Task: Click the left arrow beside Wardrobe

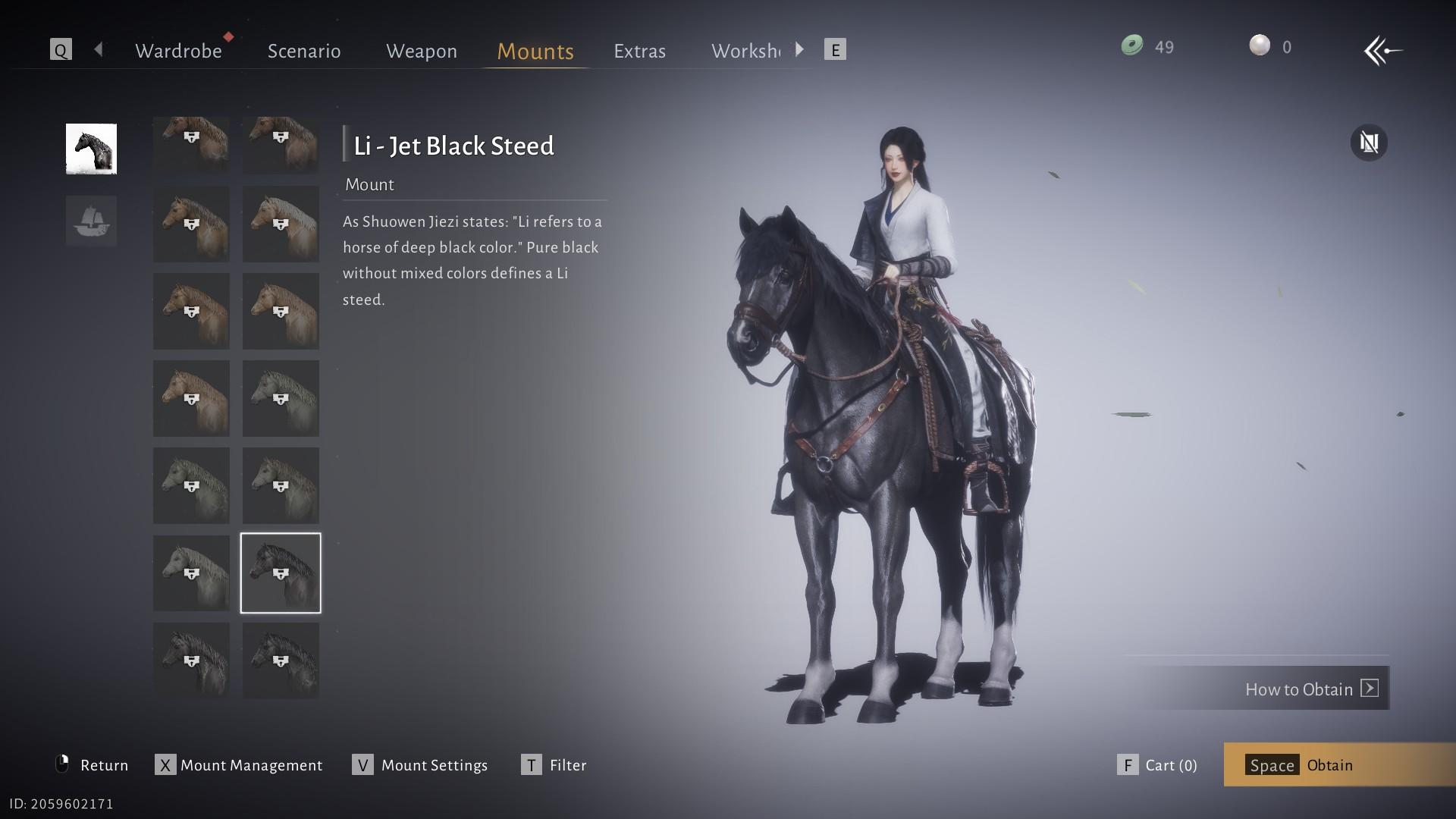Action: pos(99,50)
